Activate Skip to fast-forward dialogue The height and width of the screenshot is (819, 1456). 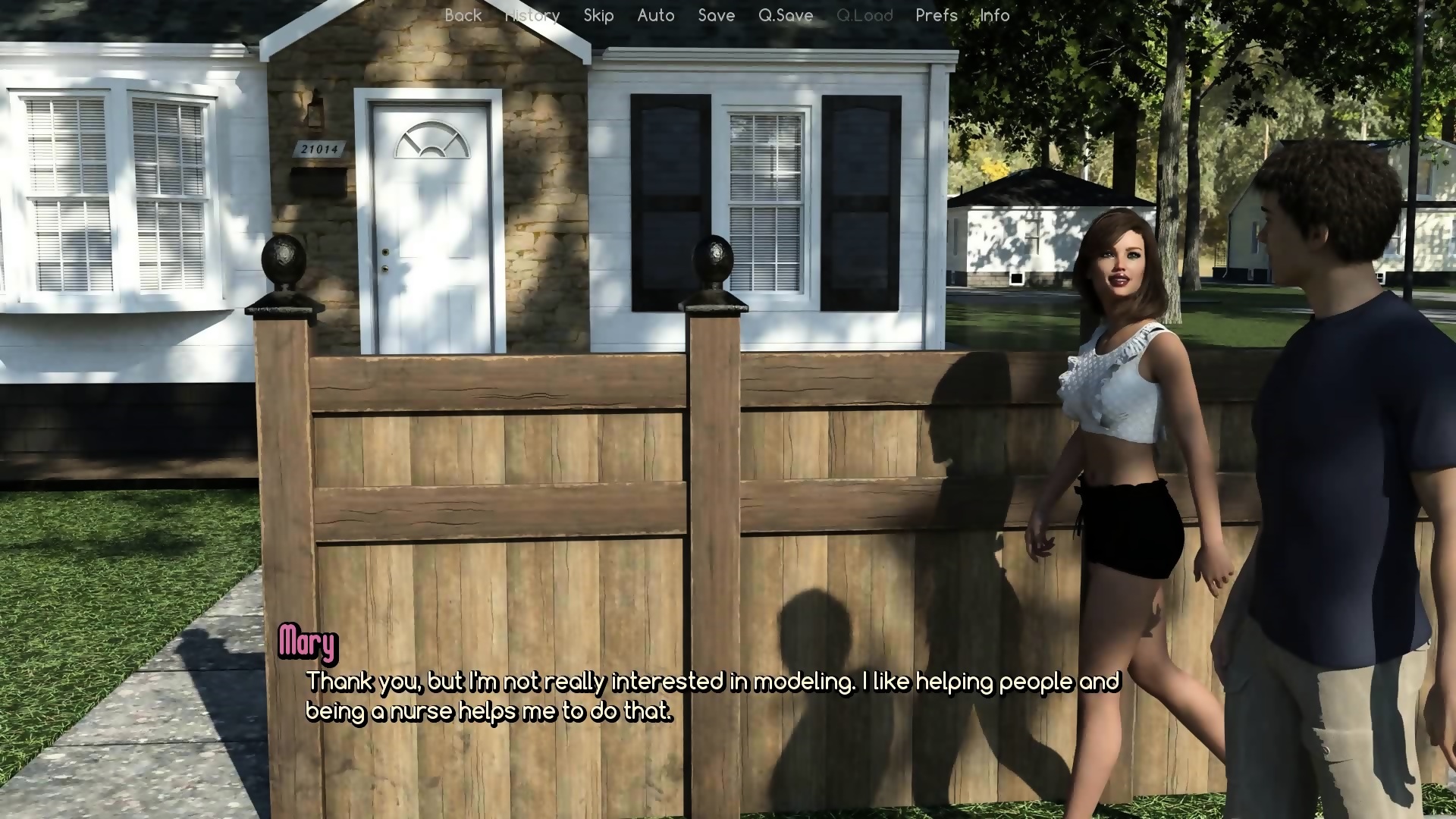[x=598, y=15]
